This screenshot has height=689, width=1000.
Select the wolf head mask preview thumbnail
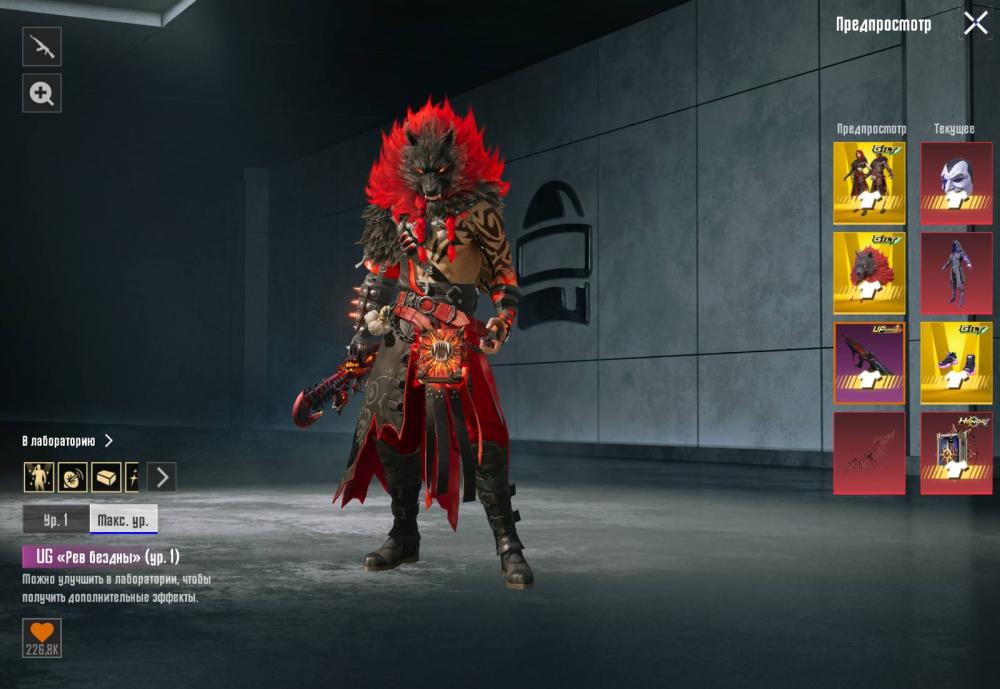[x=869, y=273]
